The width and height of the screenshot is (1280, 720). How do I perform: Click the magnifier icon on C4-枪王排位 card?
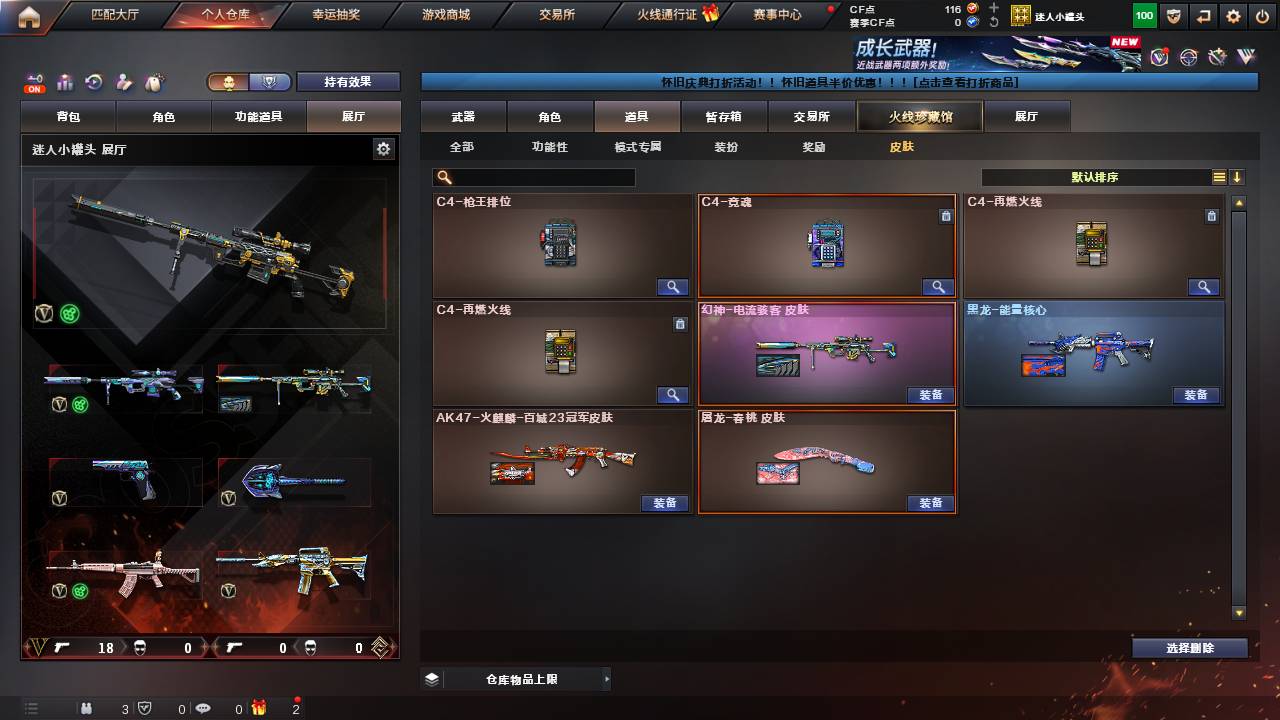(x=671, y=287)
